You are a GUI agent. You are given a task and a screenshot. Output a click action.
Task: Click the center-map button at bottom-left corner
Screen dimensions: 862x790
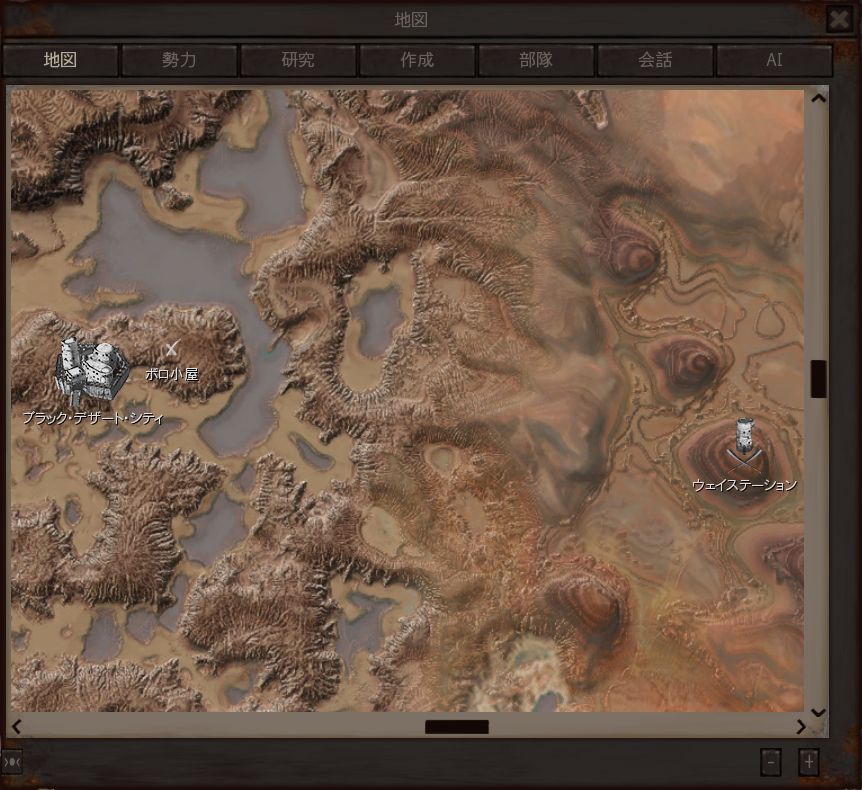point(12,762)
